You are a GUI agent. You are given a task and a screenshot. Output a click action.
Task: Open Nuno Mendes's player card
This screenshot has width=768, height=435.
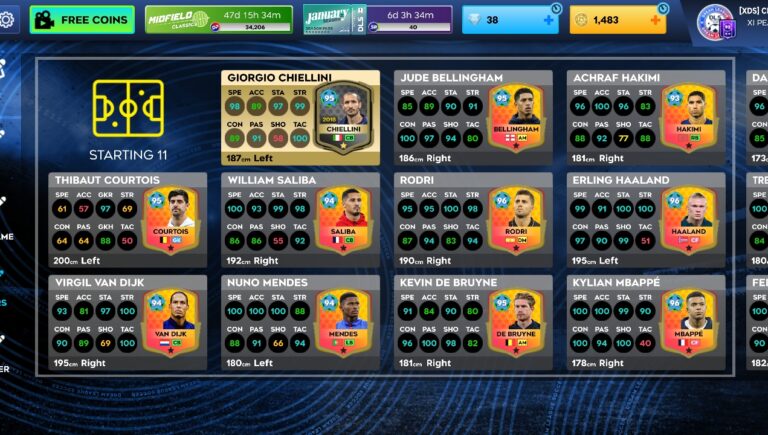coord(300,323)
